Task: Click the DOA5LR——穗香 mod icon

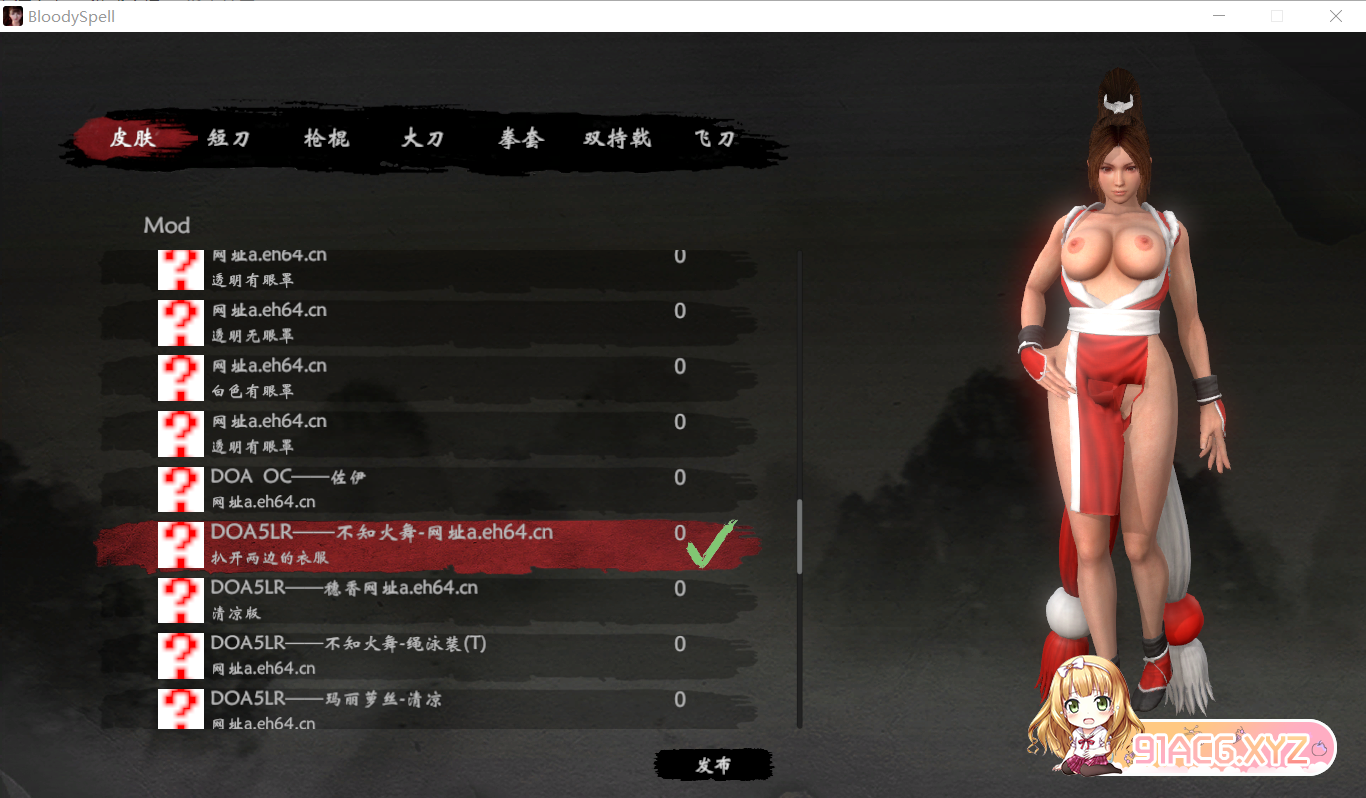Action: click(x=180, y=599)
